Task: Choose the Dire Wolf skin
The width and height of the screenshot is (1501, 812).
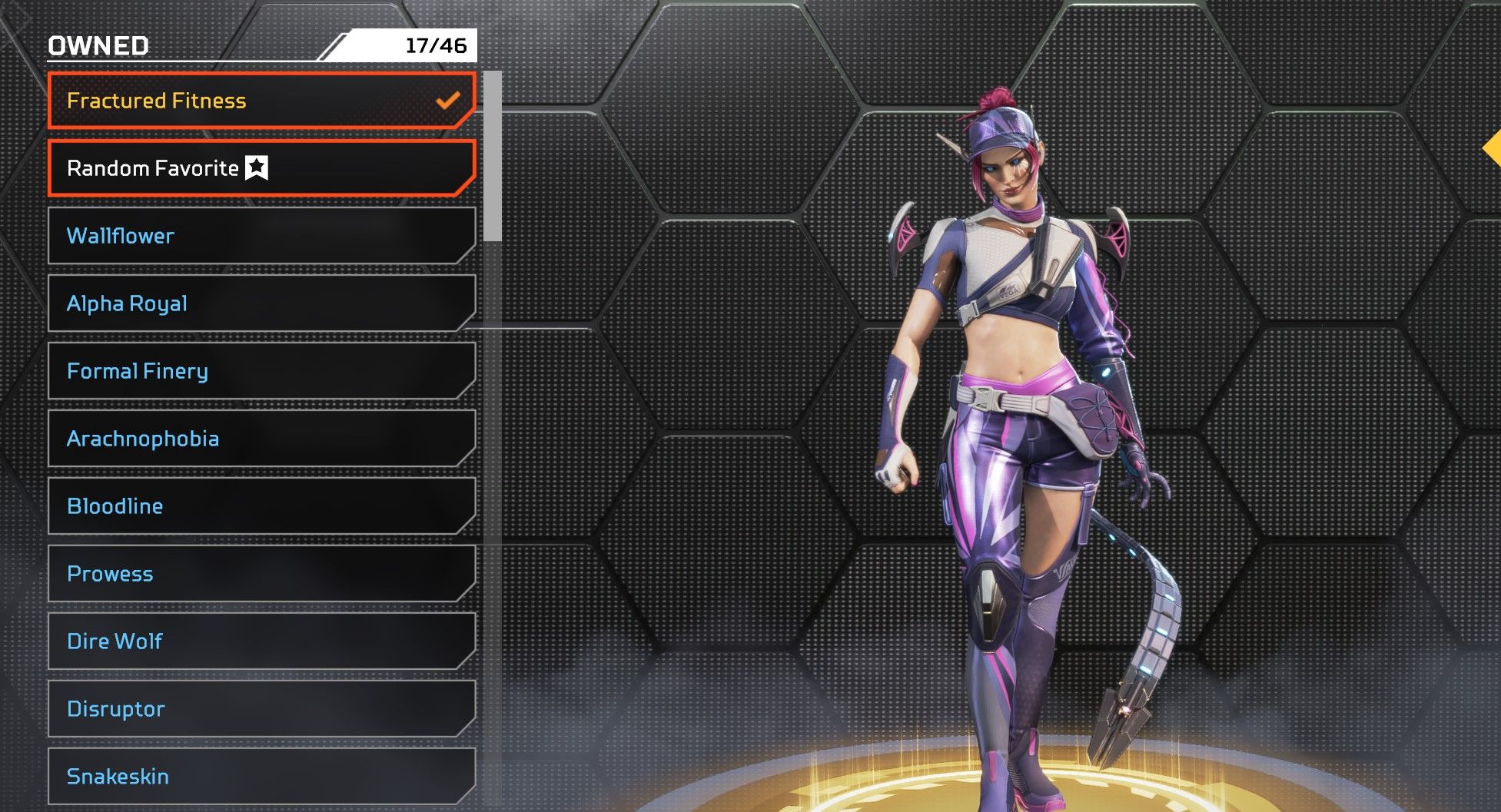Action: 261,641
